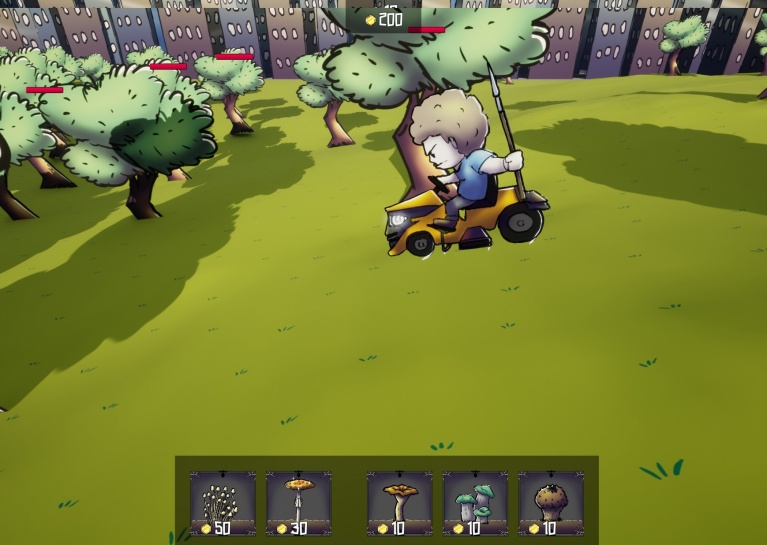Image resolution: width=767 pixels, height=545 pixels.
Task: Select the teal-capped mushroom trio card
Action: coord(475,503)
